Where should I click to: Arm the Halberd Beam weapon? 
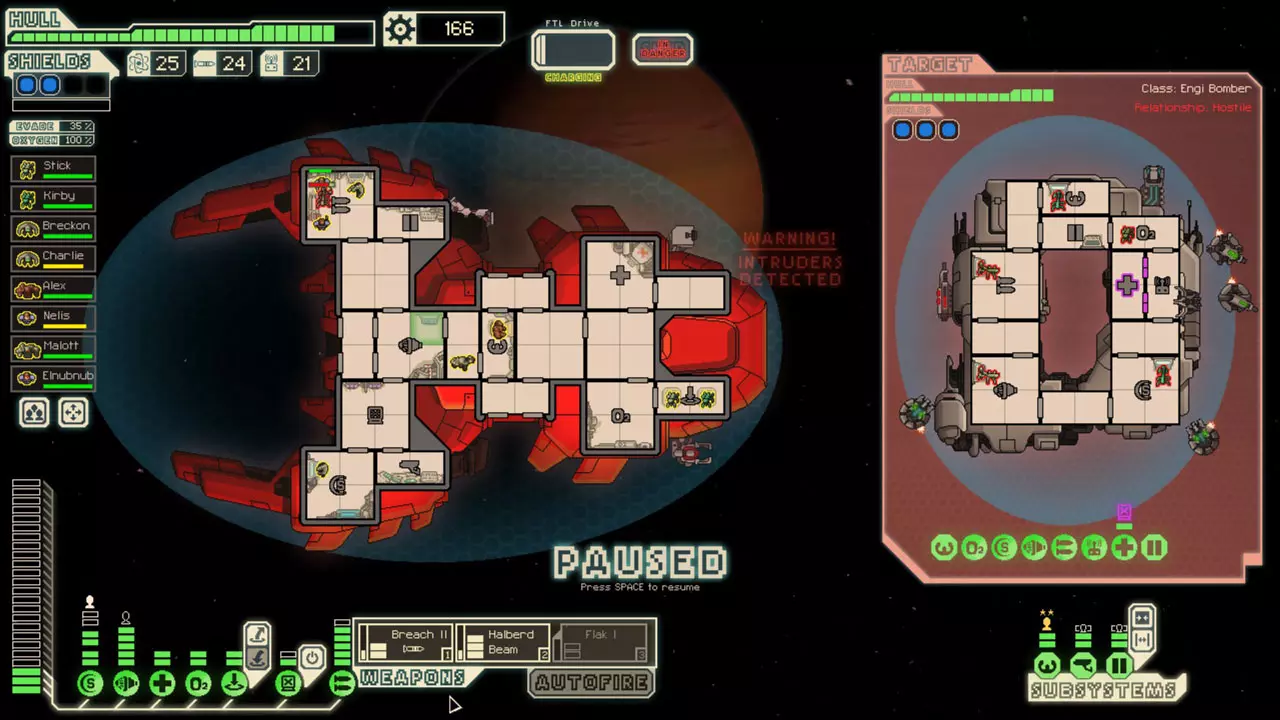(503, 642)
